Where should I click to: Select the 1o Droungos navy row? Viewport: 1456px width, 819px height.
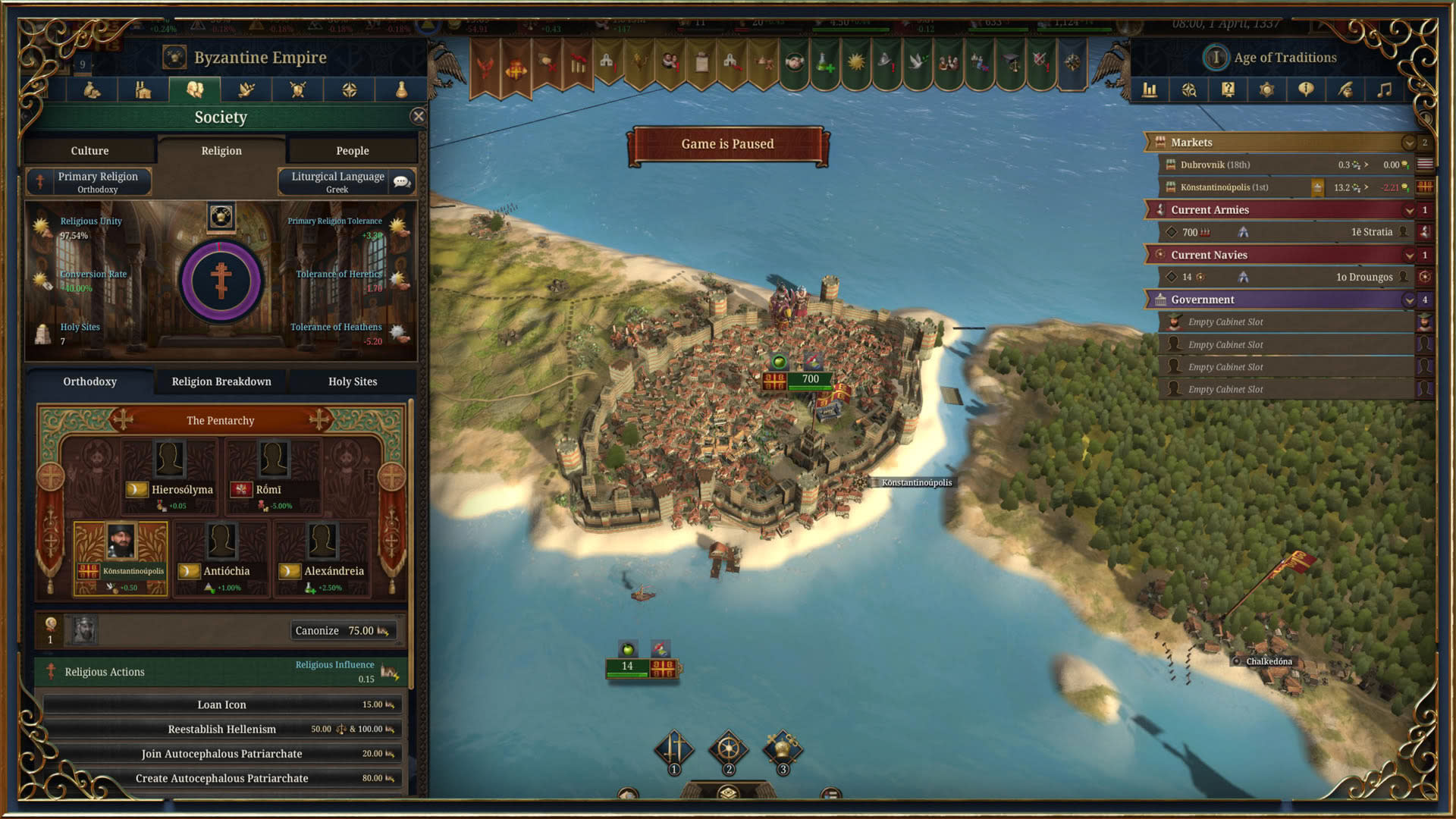click(1289, 277)
